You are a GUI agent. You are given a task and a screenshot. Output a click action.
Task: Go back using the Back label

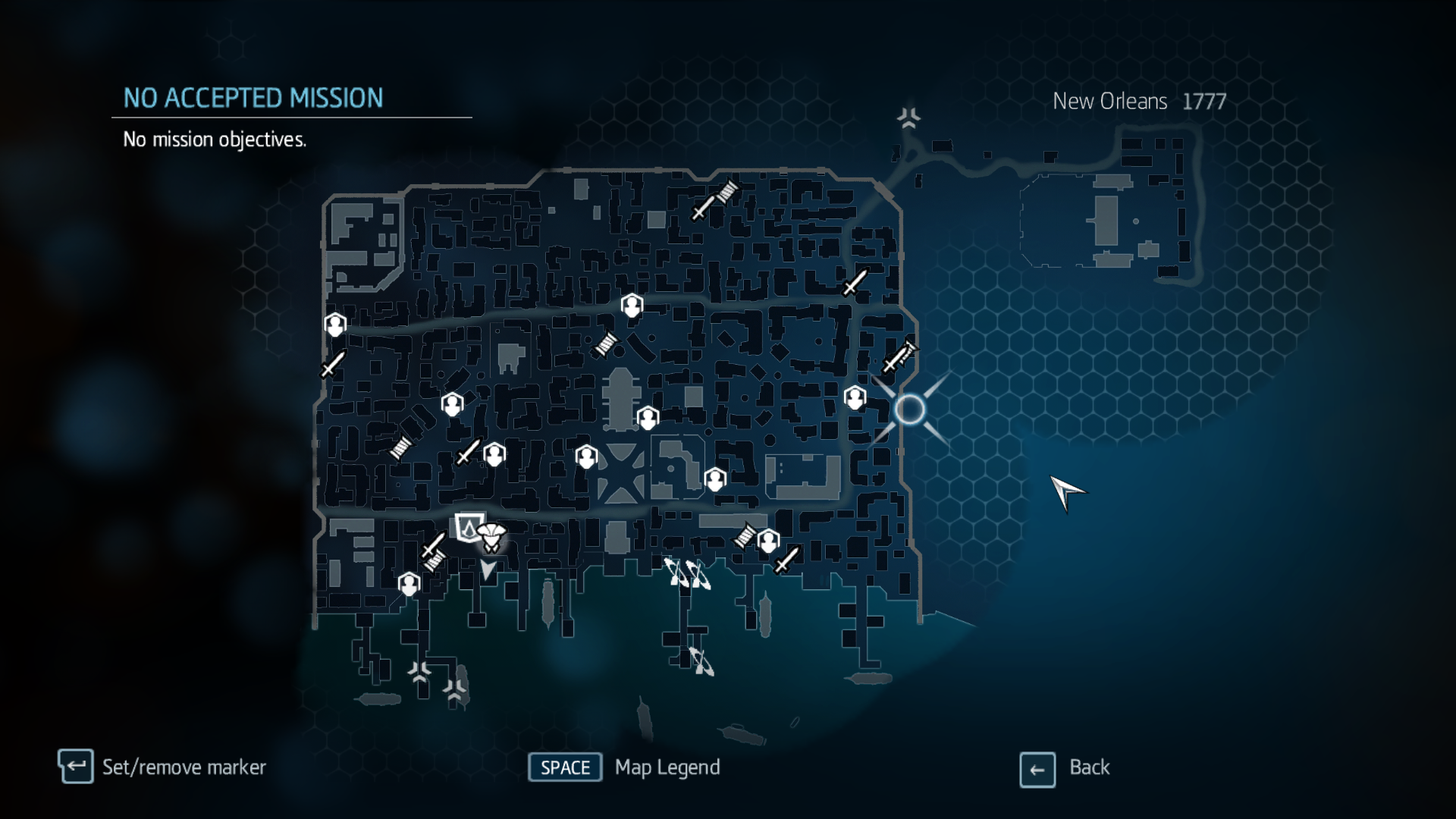[1089, 767]
